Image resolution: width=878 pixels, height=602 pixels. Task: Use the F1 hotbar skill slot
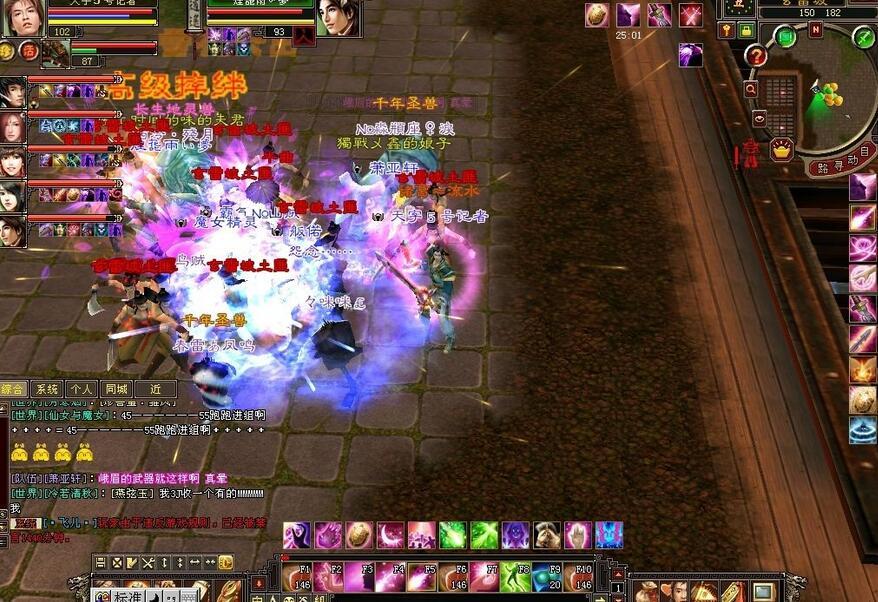[297, 578]
